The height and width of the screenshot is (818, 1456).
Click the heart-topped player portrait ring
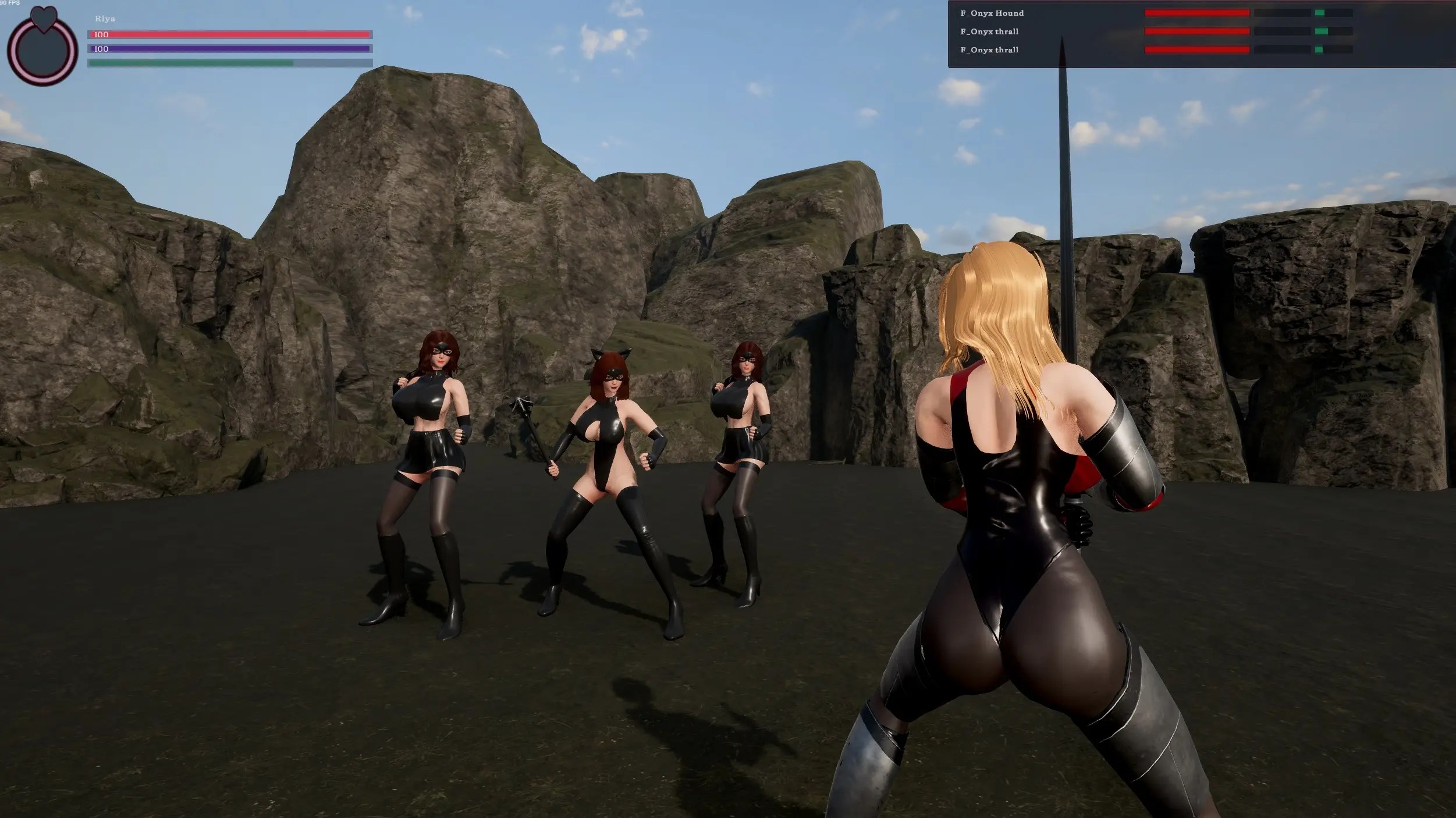click(42, 50)
